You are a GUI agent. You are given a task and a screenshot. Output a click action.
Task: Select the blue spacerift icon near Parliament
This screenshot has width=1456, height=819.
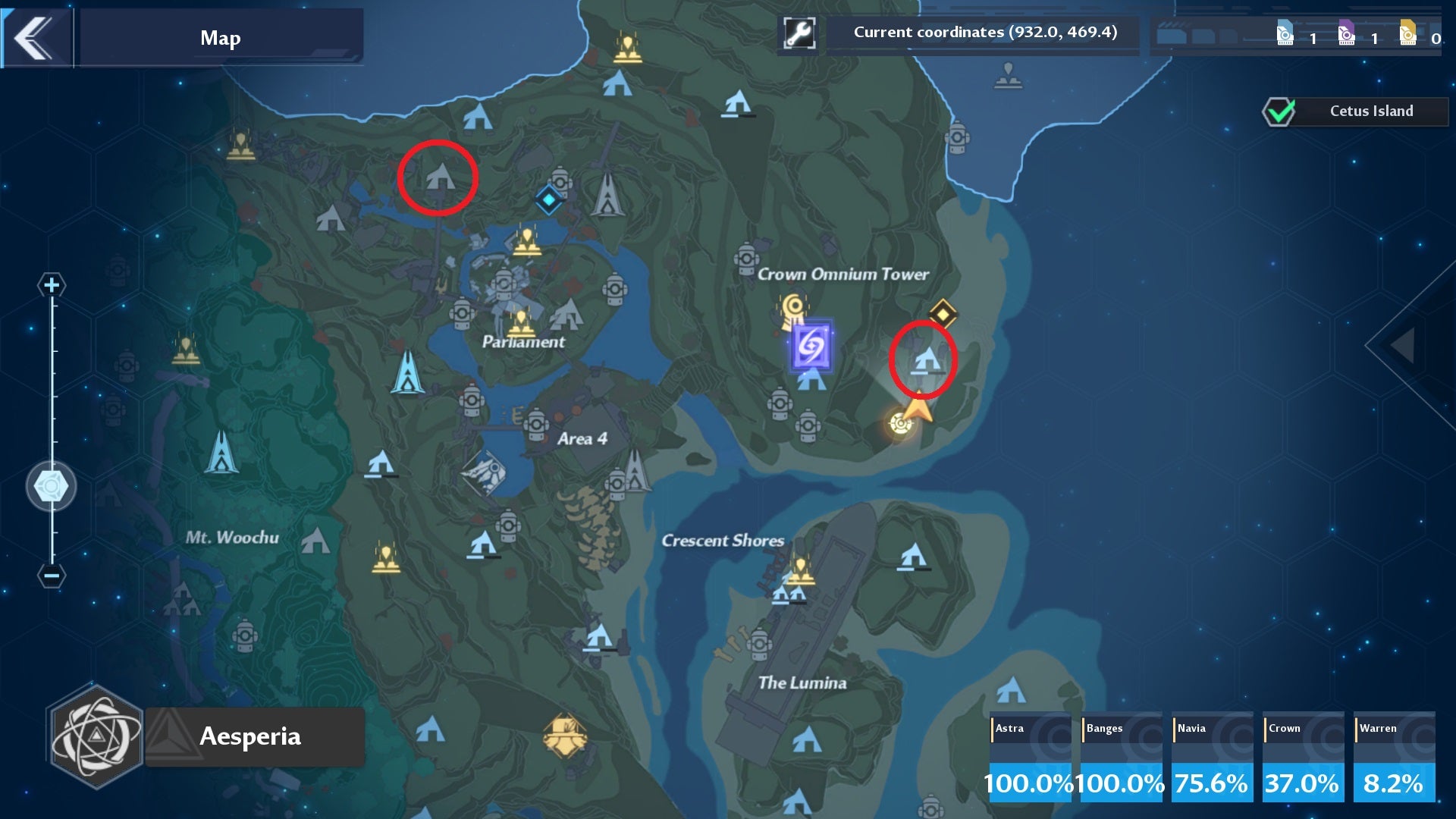click(x=548, y=200)
